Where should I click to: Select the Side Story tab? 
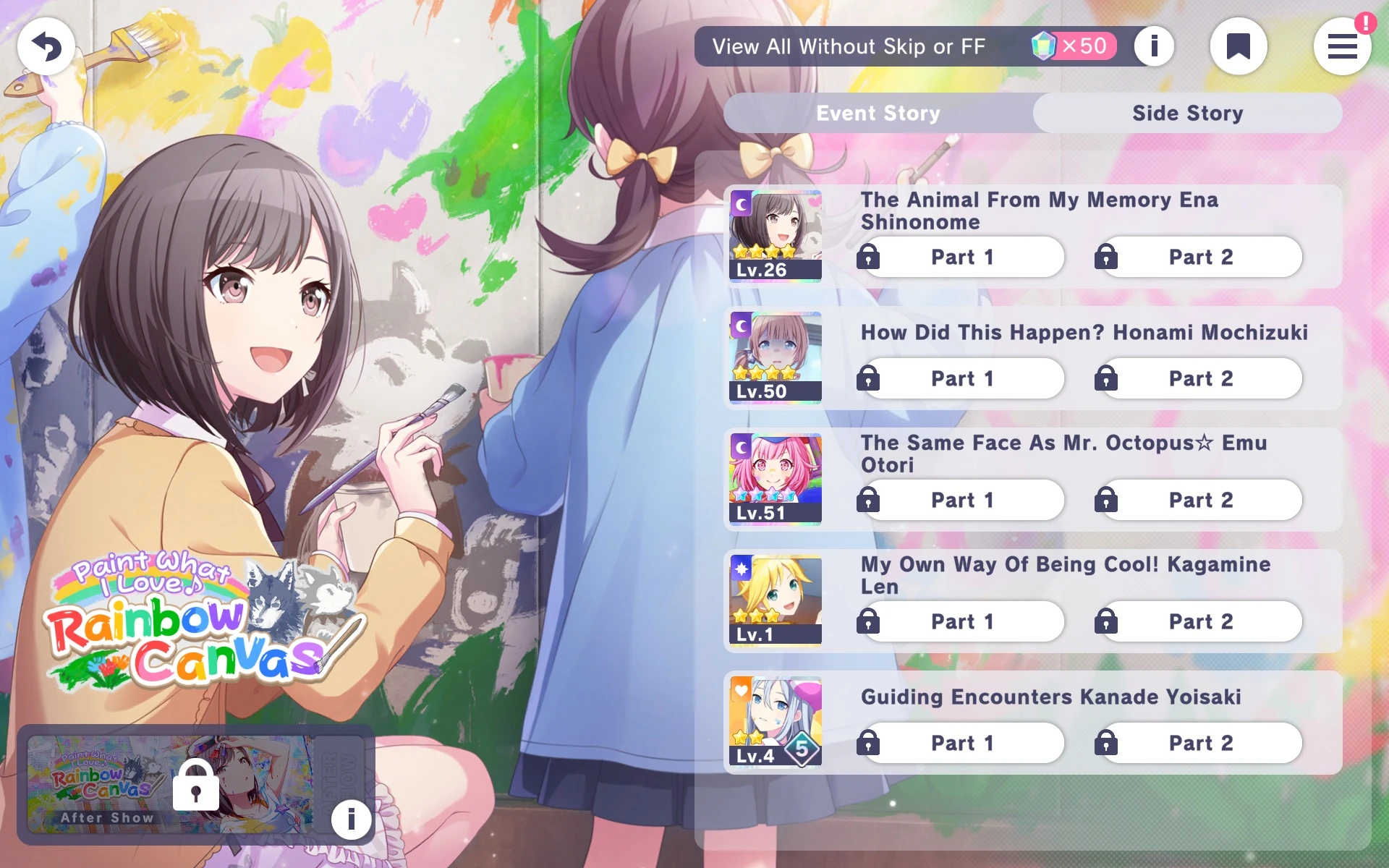pos(1187,113)
